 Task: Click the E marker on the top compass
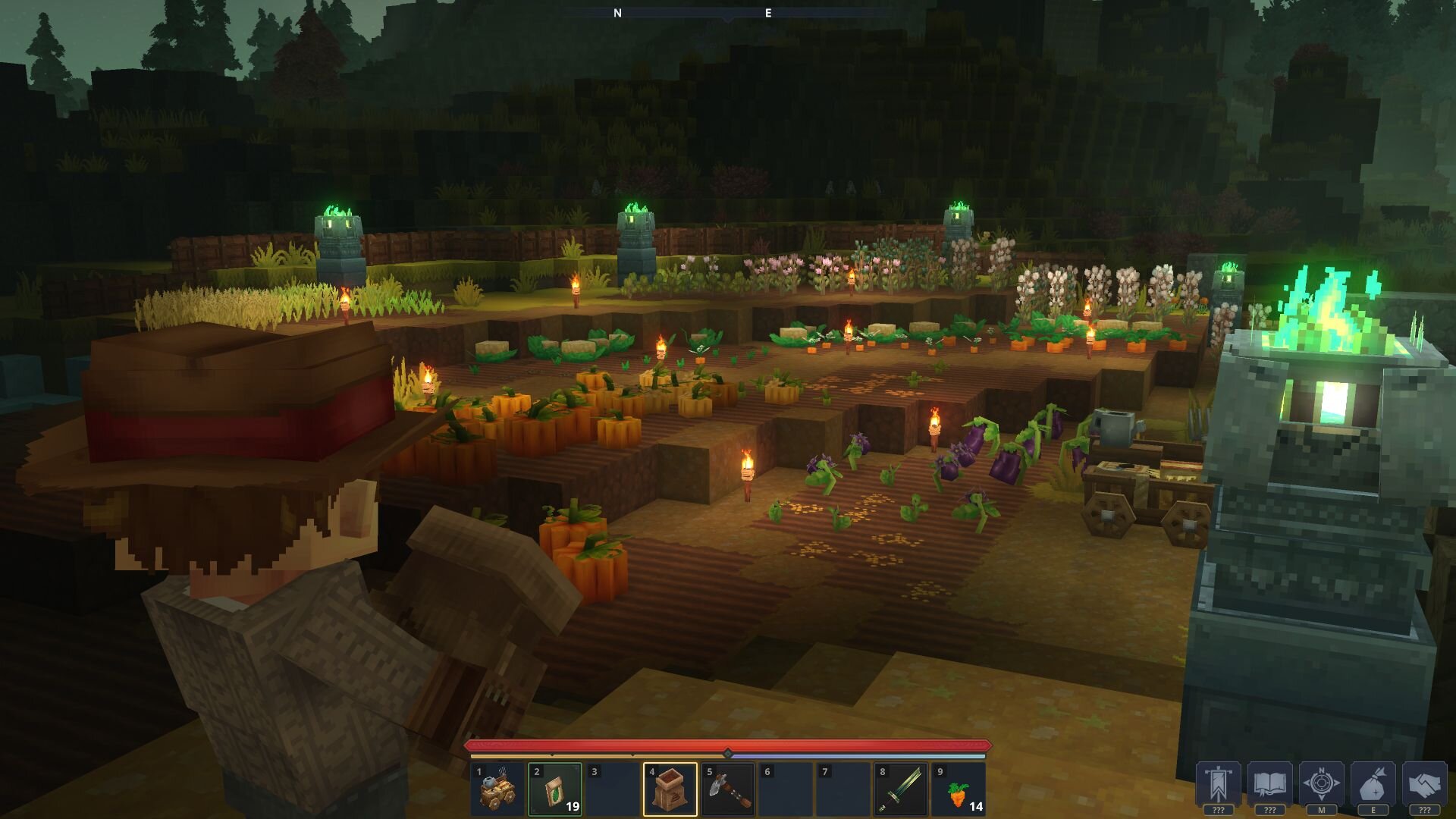[768, 13]
